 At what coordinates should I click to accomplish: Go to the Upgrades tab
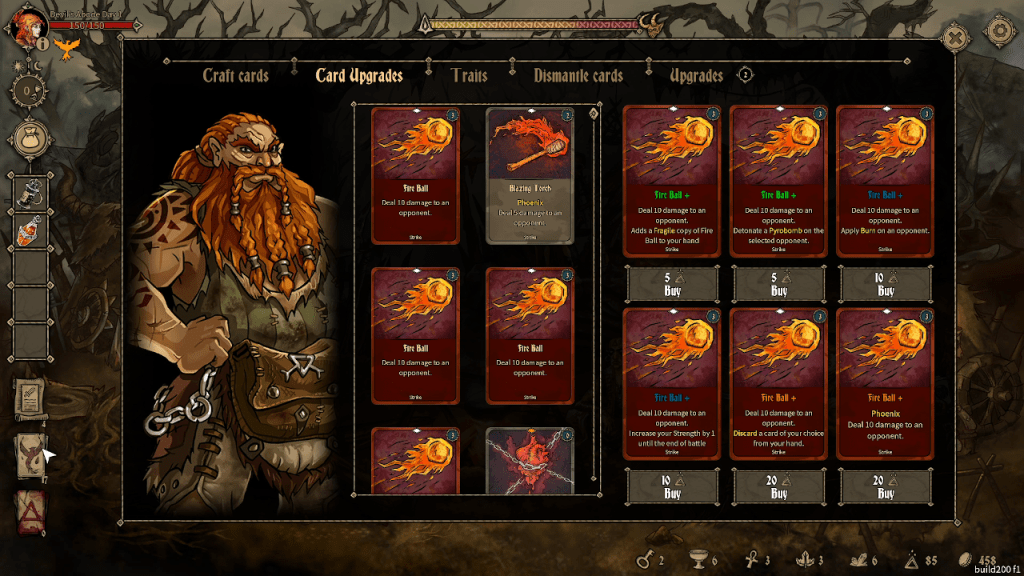point(696,76)
